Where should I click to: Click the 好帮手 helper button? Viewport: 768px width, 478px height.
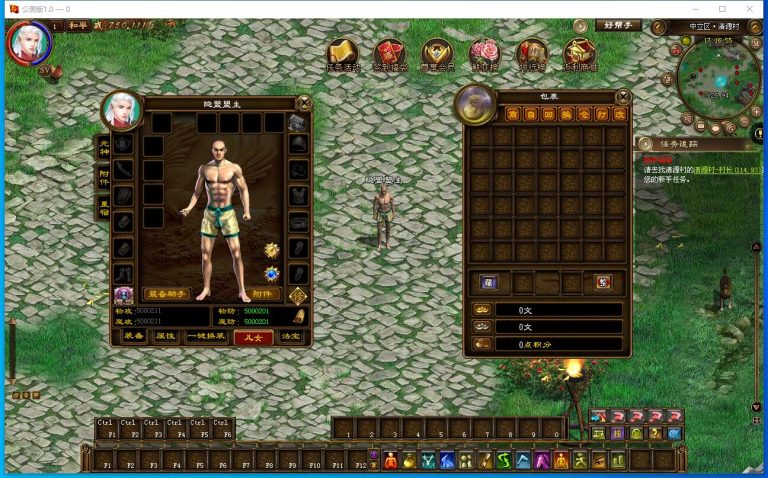coord(616,25)
